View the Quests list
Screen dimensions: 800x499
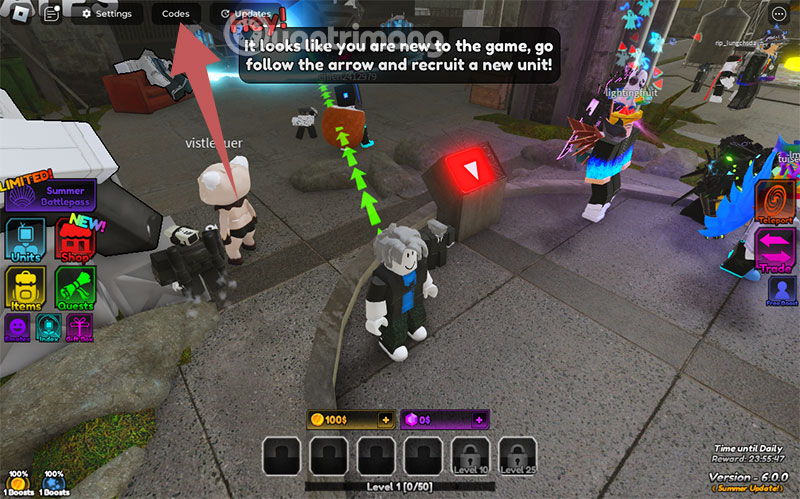[x=74, y=290]
